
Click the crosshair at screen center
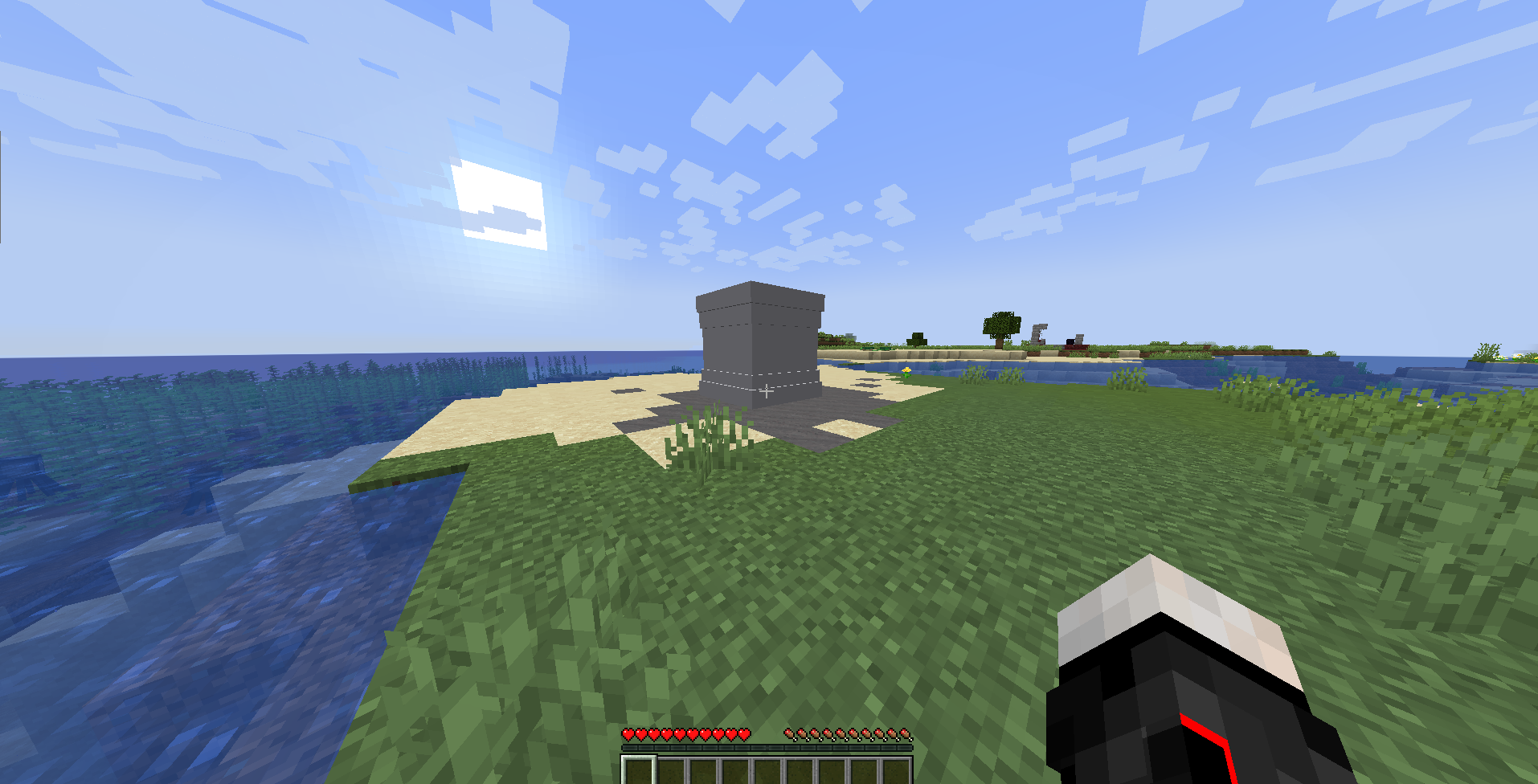point(767,392)
